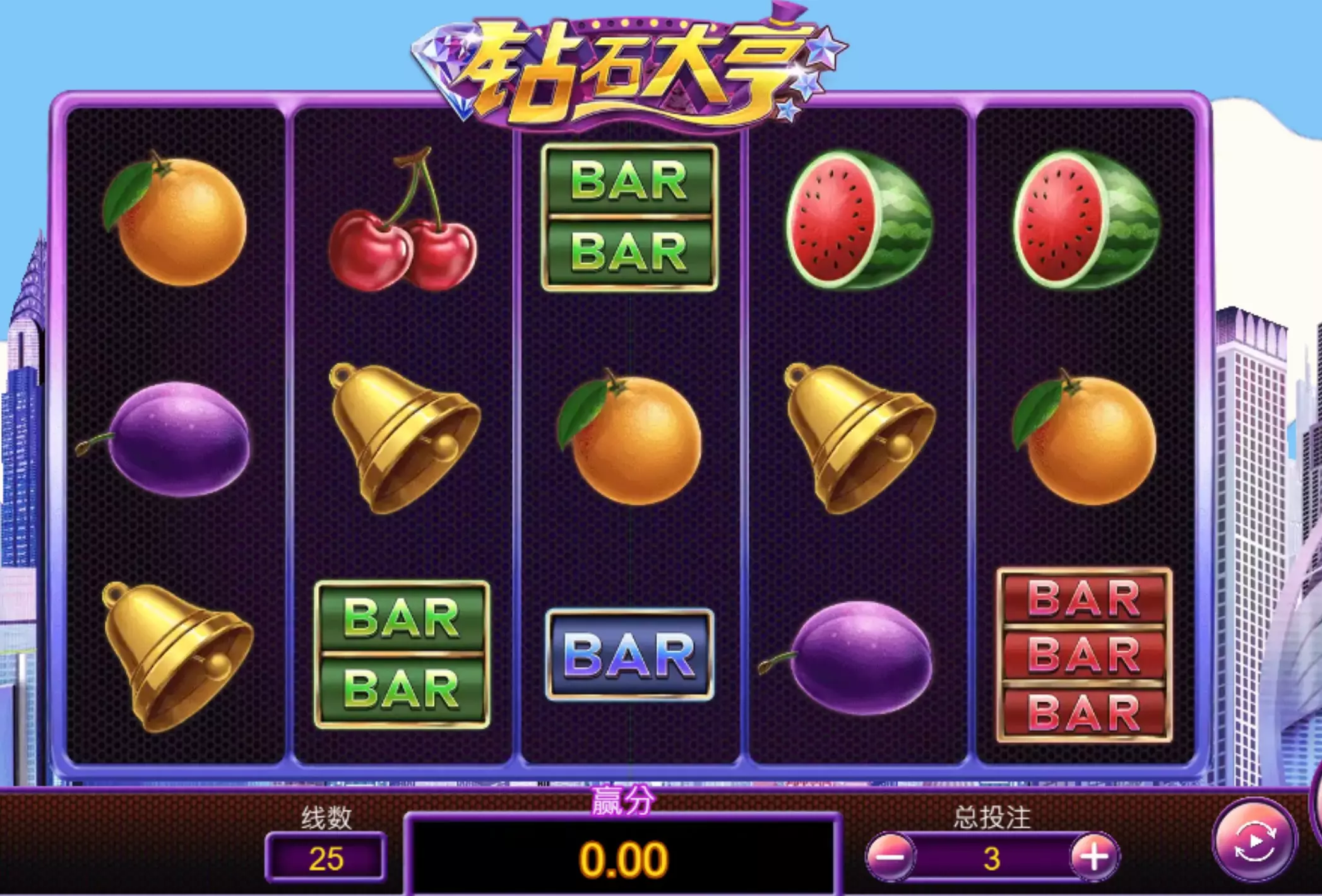Start auto-spin with the circular arrows button
1322x896 pixels.
click(1254, 840)
